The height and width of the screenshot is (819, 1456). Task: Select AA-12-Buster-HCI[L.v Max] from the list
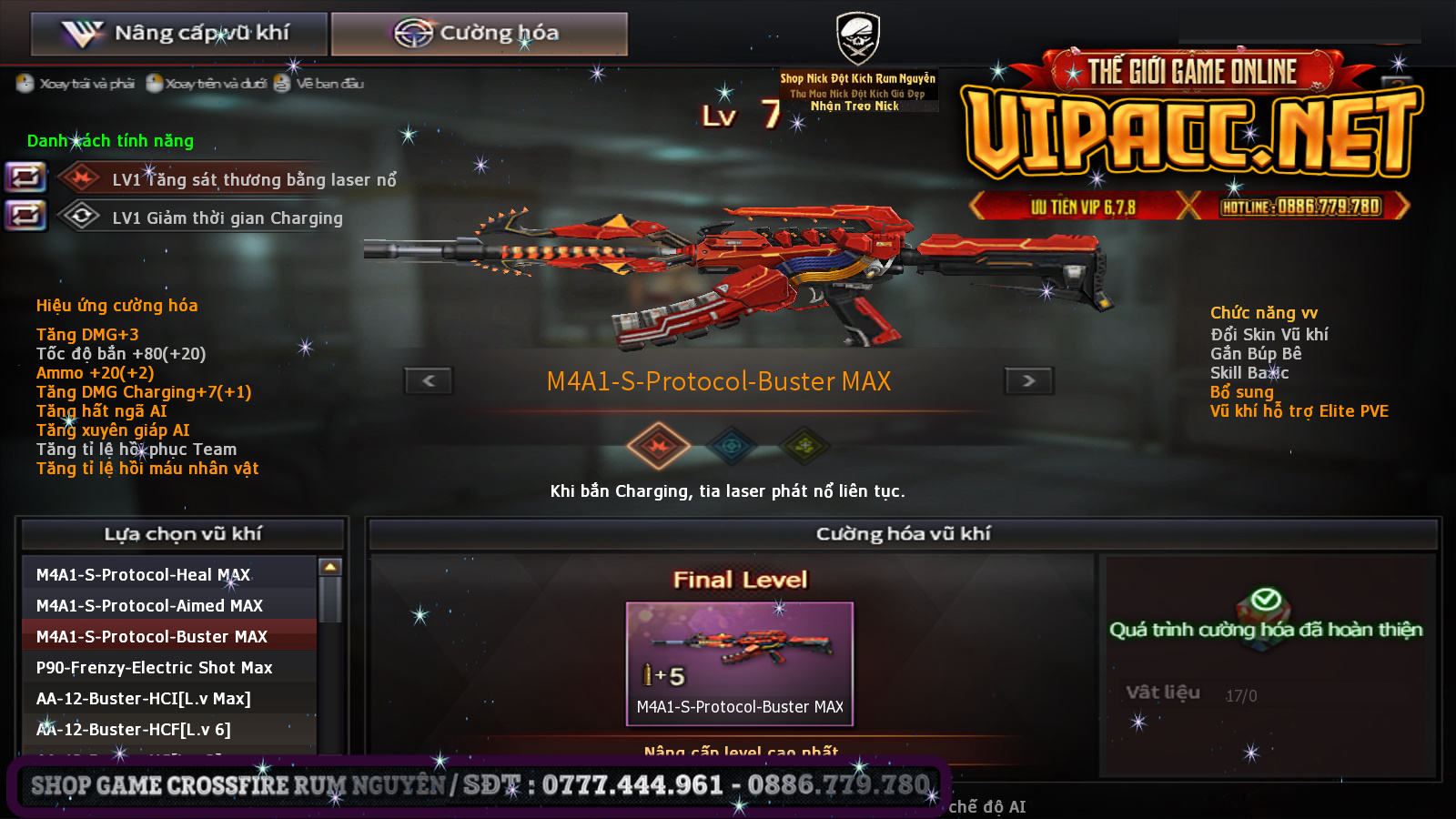[169, 698]
